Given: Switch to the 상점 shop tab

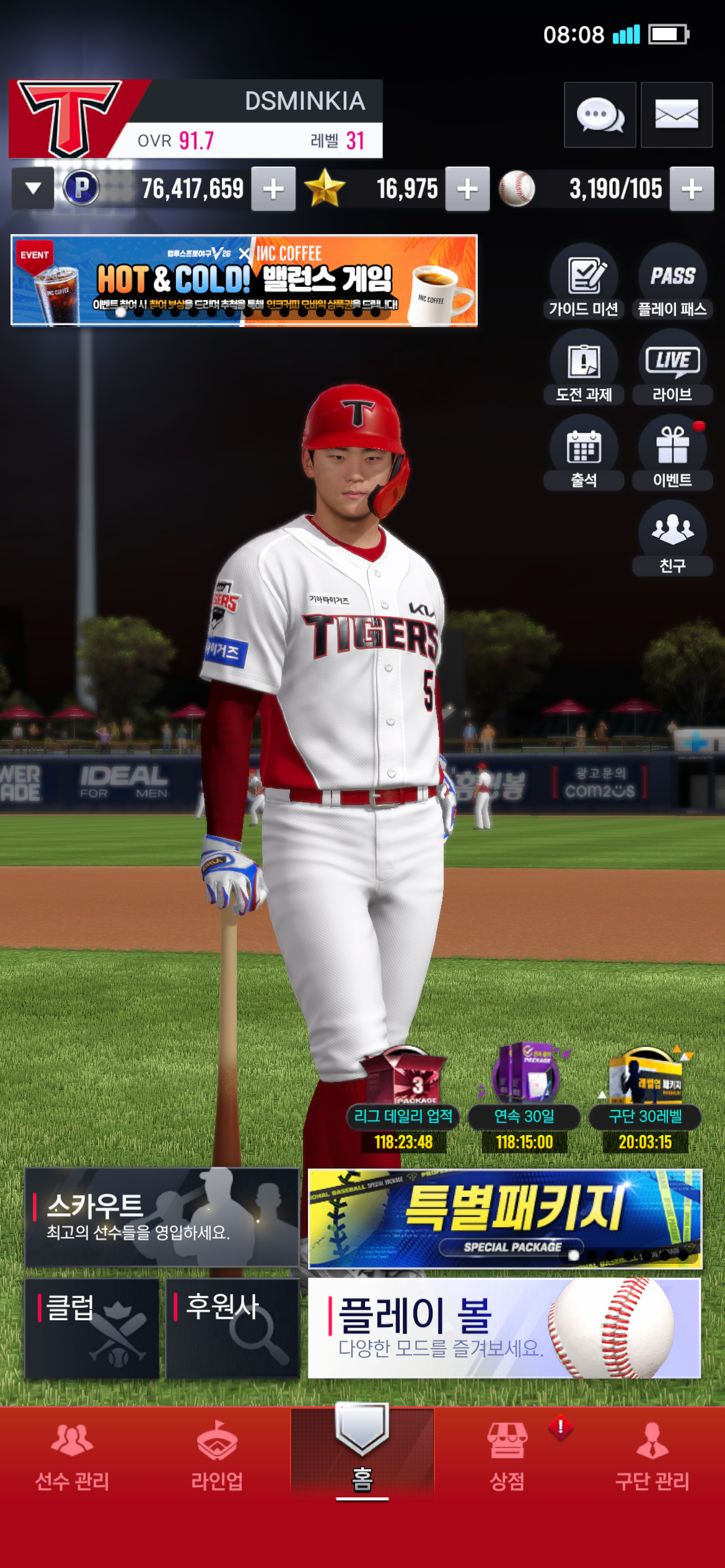Looking at the screenshot, I should 507,1455.
